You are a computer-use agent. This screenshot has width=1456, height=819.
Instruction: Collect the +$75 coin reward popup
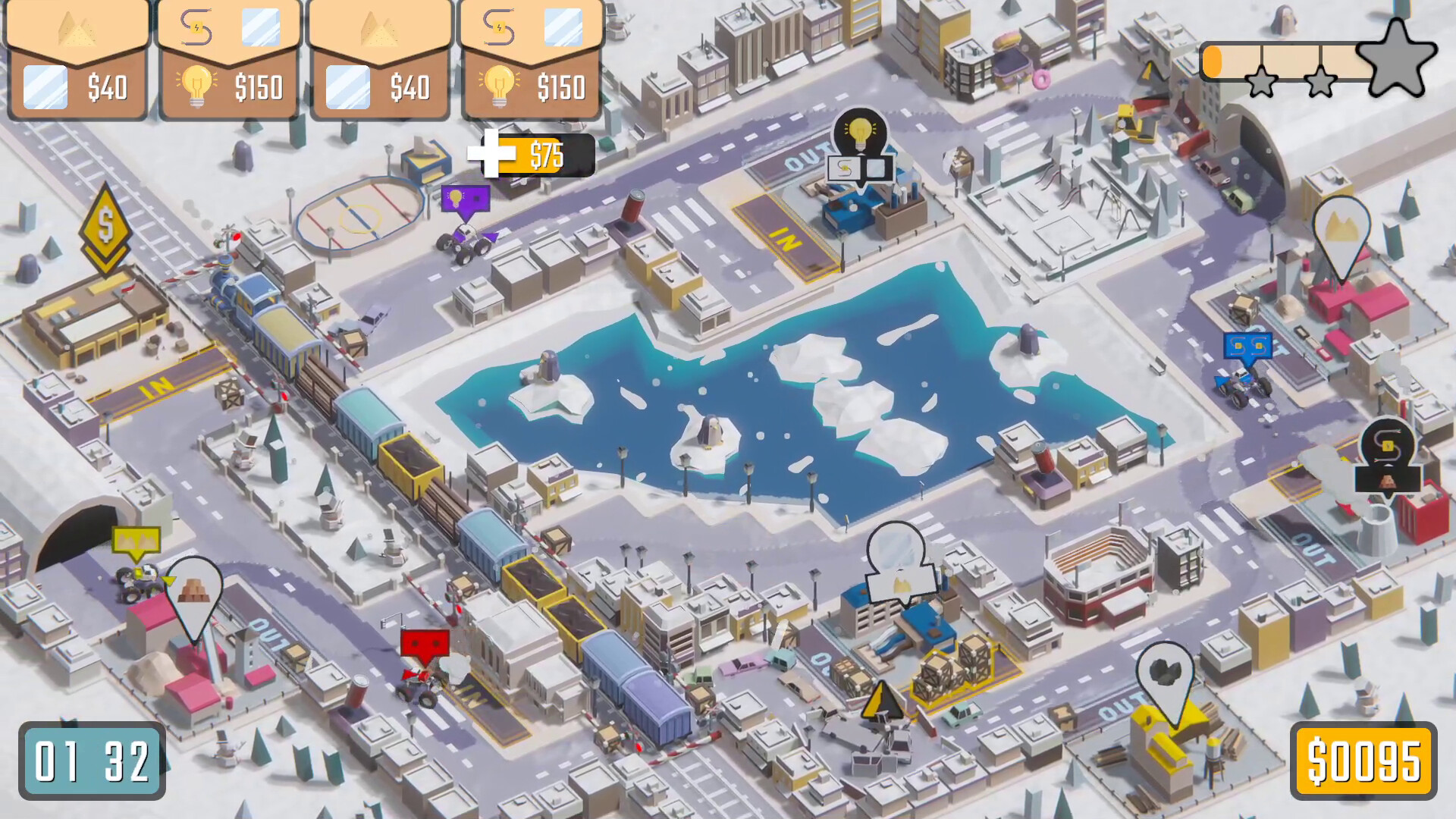coord(531,155)
